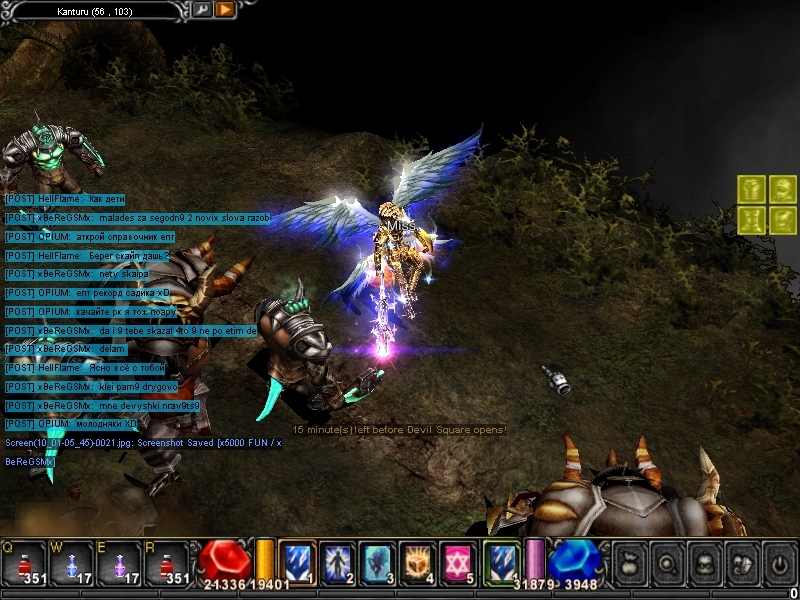This screenshot has height=600, width=800.
Task: Open the active skill selector with green border
Action: tap(501, 562)
